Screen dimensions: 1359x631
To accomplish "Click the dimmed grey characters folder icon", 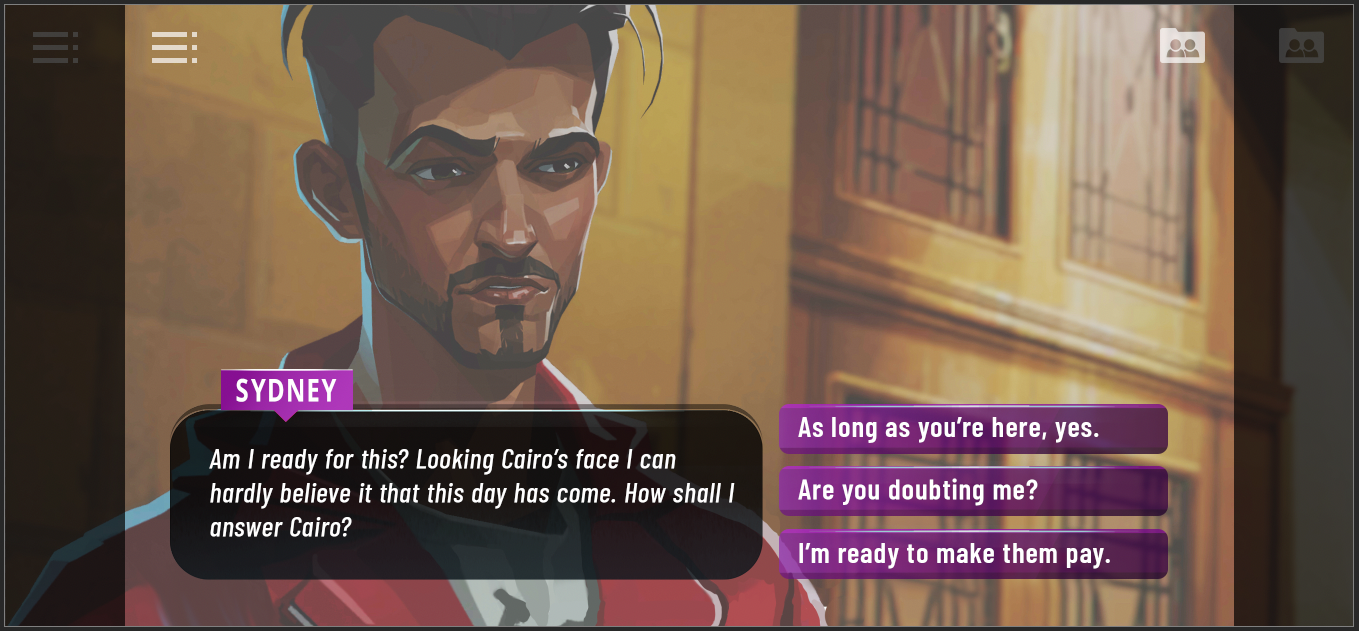I will 1301,46.
